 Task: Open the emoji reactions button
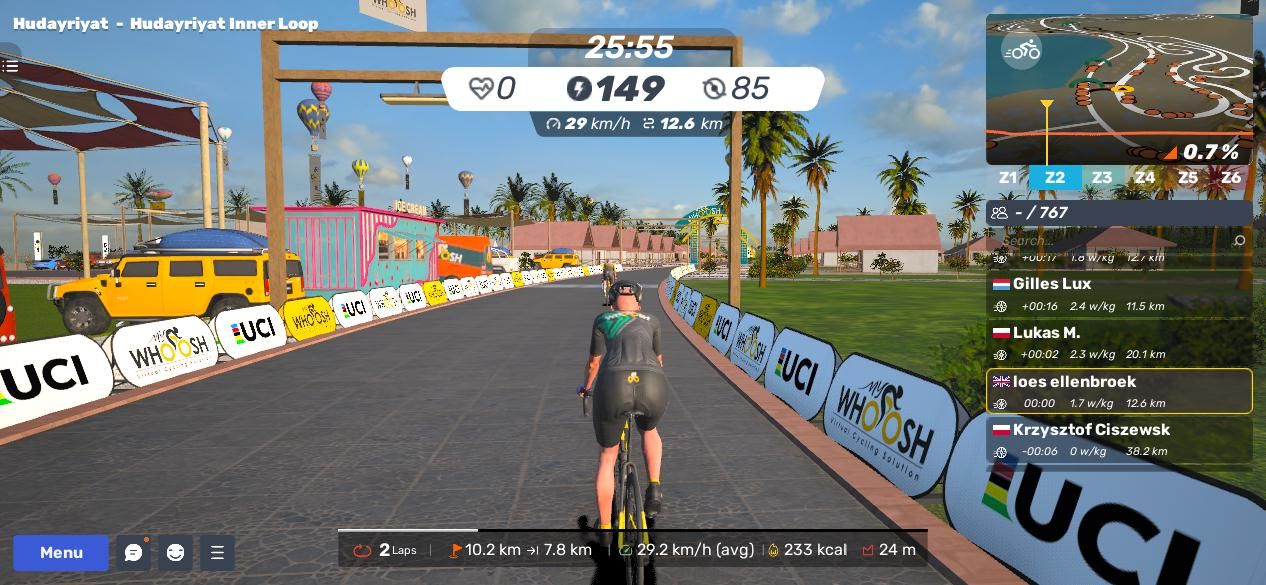175,552
